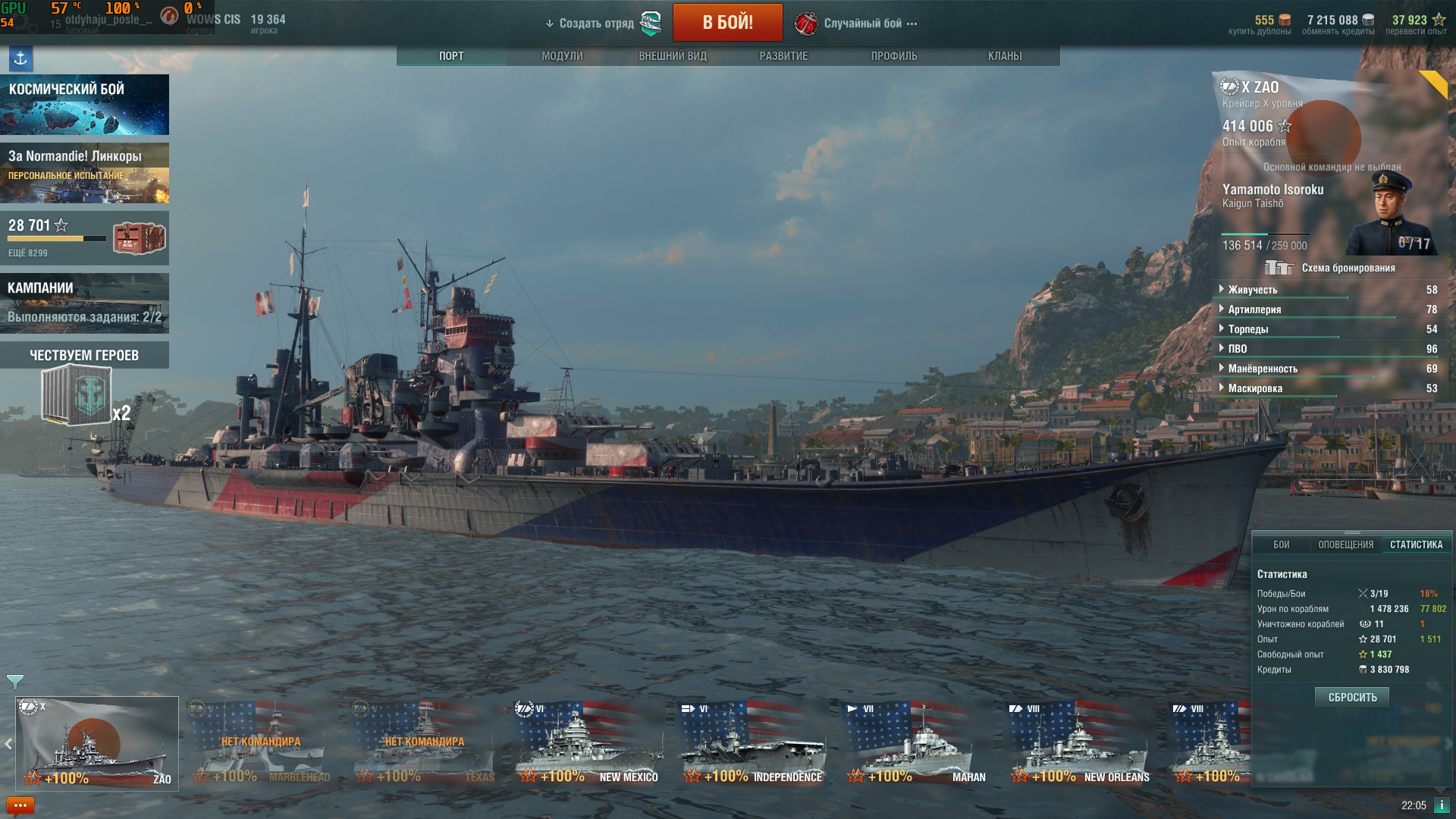
Task: Open the ПРОФИЛЬ tab
Action: (x=894, y=56)
